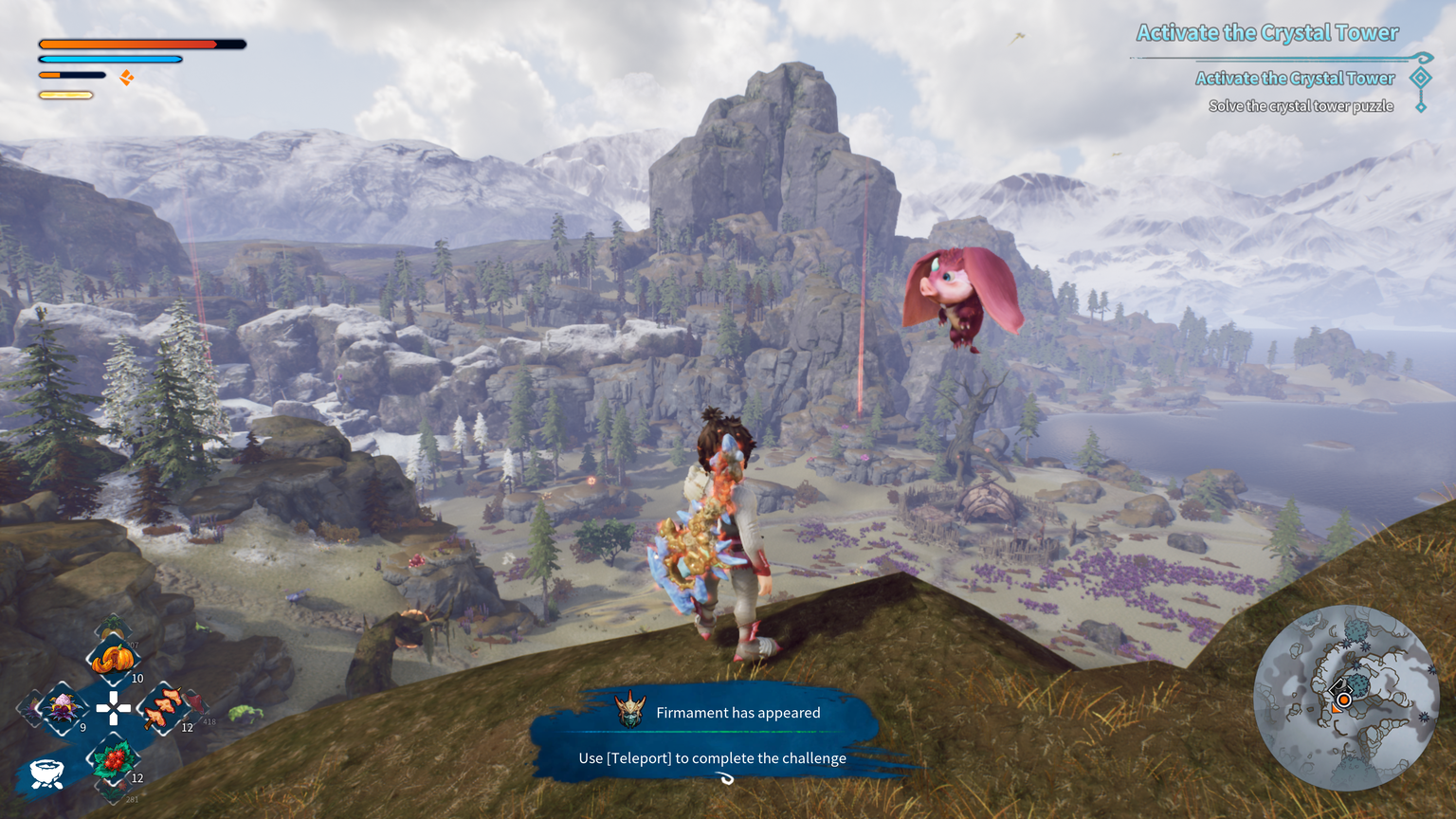Choose the mushroom skewer item slot
The height and width of the screenshot is (819, 1456).
pos(165,707)
